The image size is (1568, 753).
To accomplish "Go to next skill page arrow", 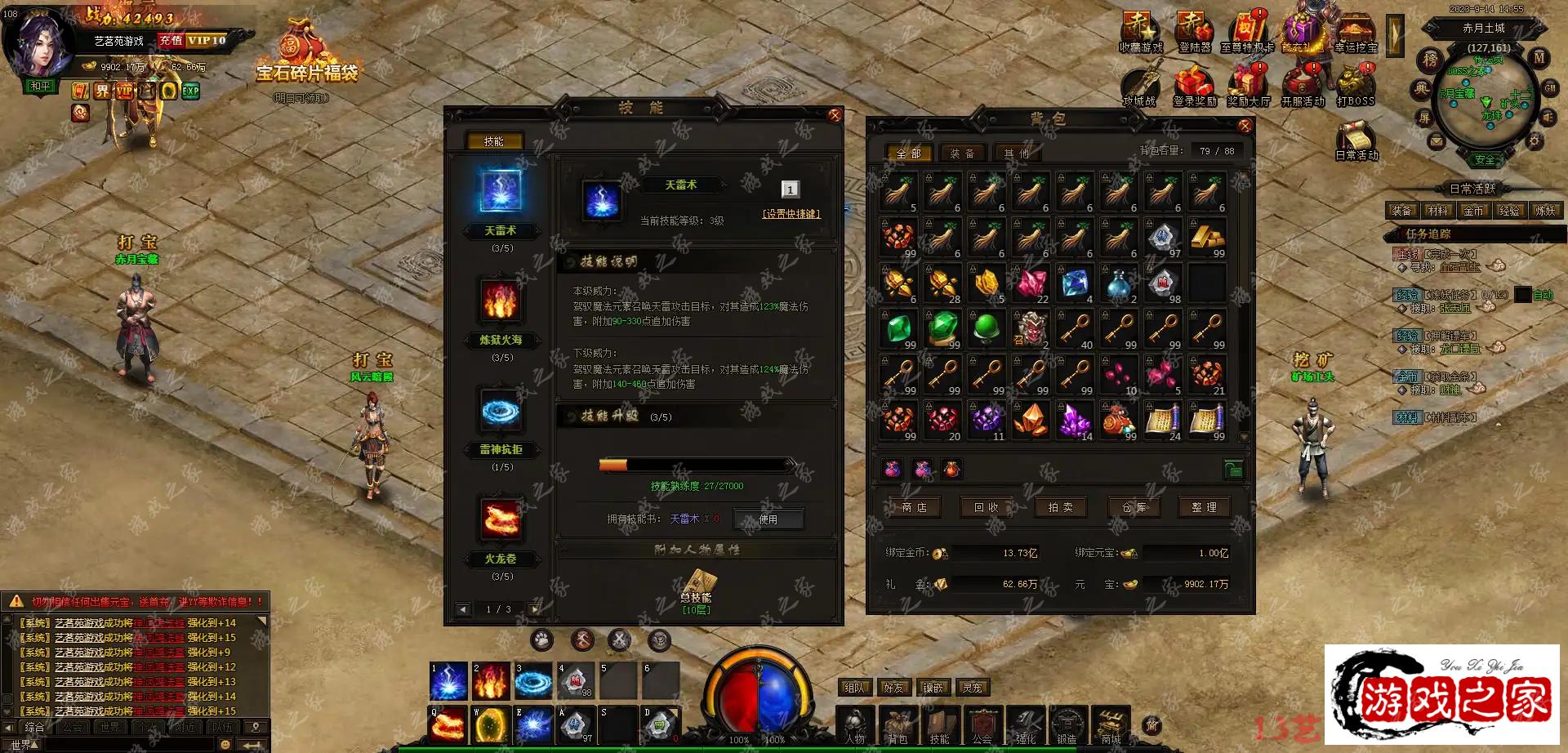I will click(535, 609).
